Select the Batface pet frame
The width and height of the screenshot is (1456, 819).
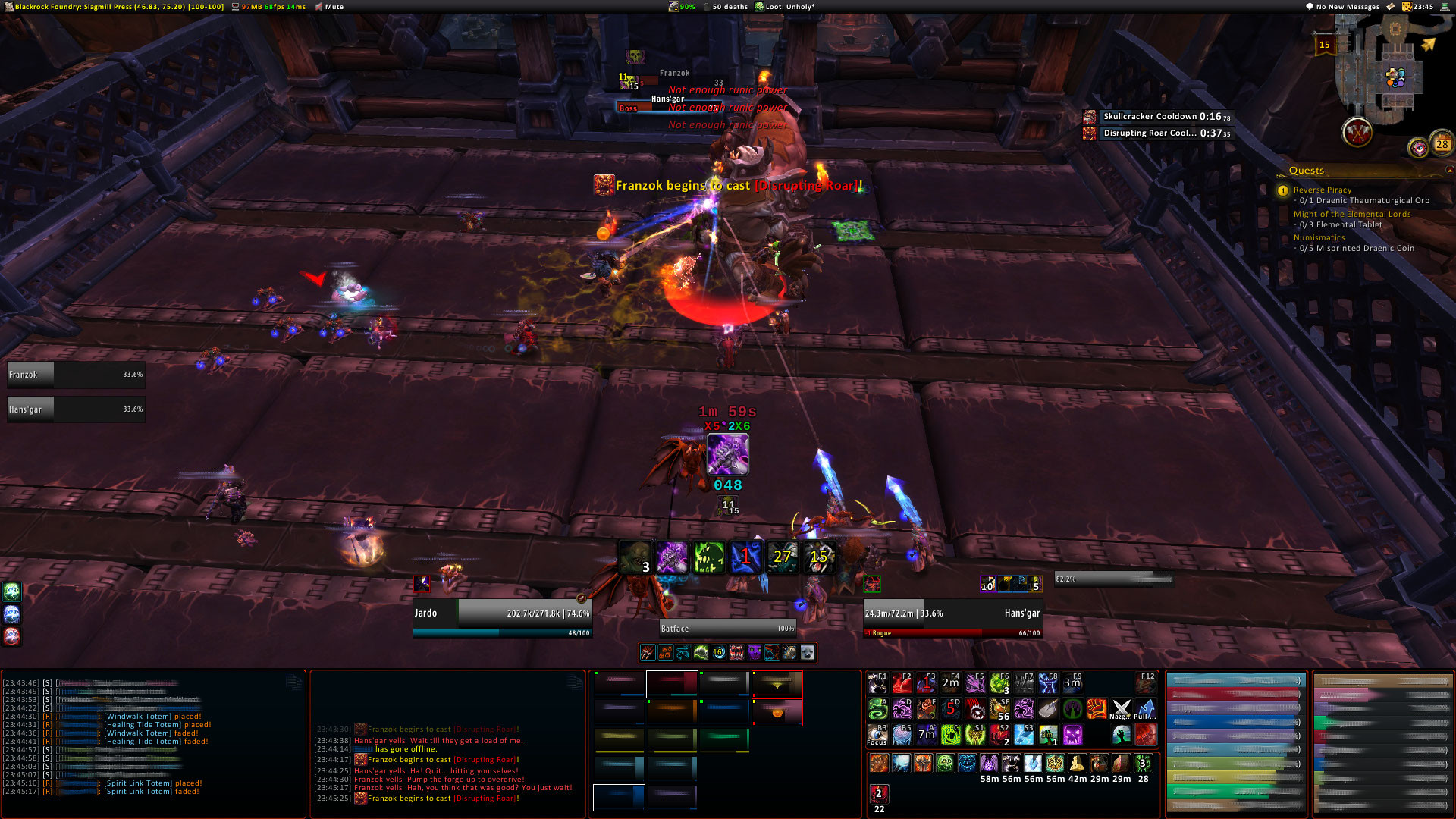726,628
